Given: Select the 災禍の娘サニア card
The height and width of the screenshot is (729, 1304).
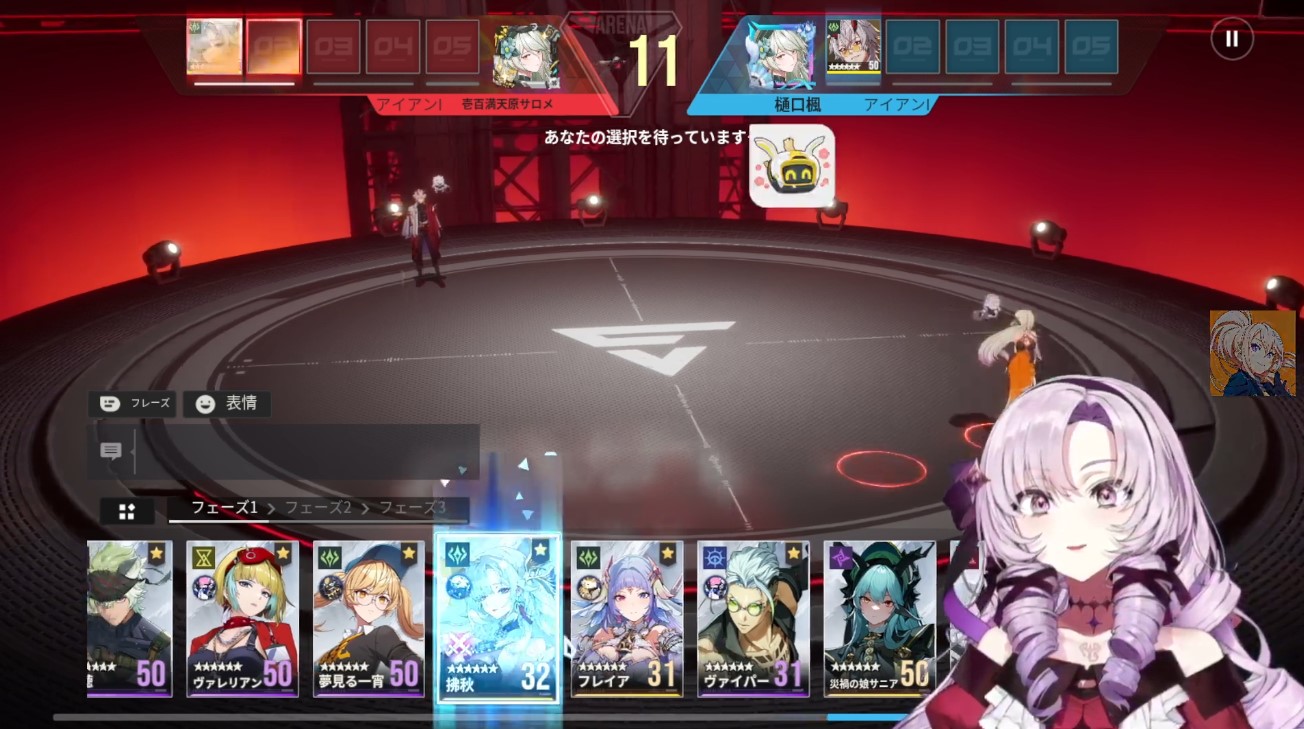Looking at the screenshot, I should (x=879, y=618).
